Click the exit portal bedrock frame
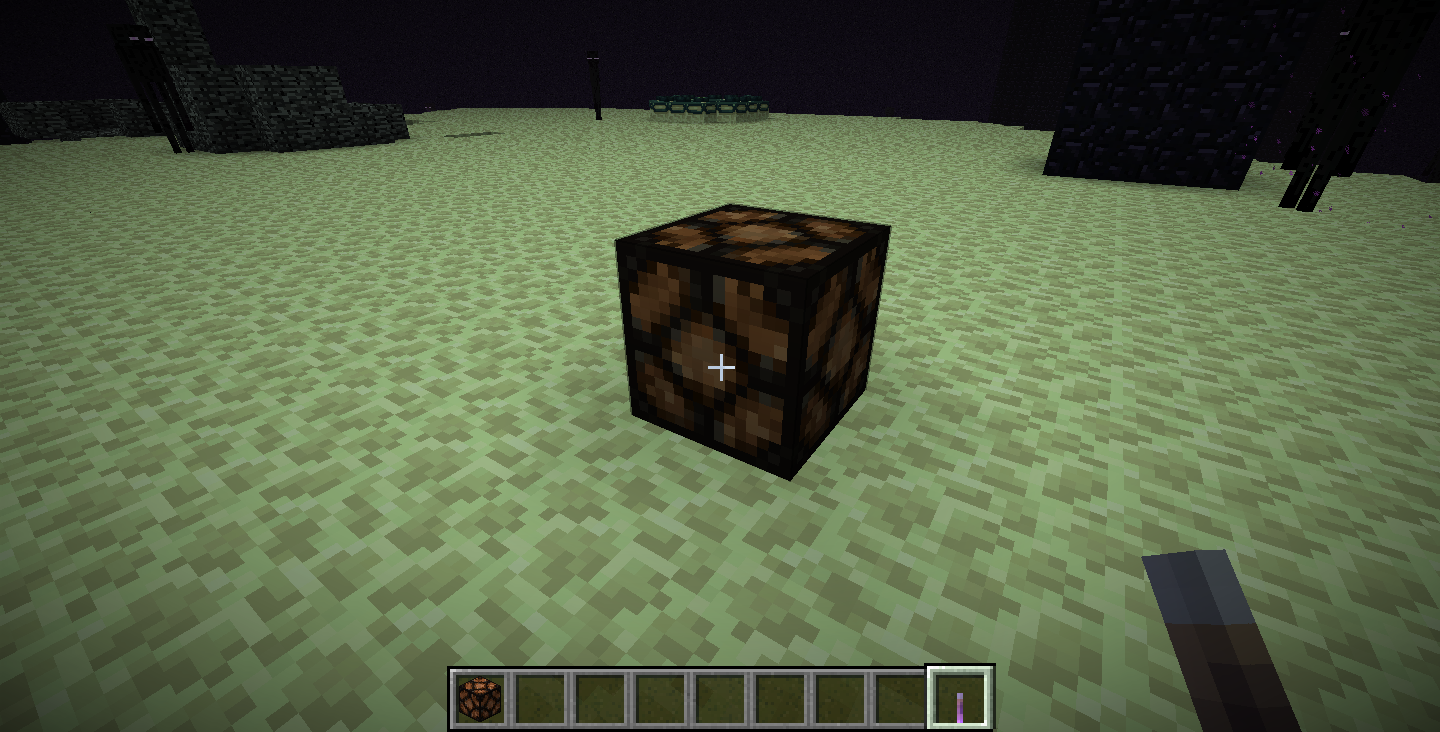The image size is (1440, 732). tap(710, 105)
